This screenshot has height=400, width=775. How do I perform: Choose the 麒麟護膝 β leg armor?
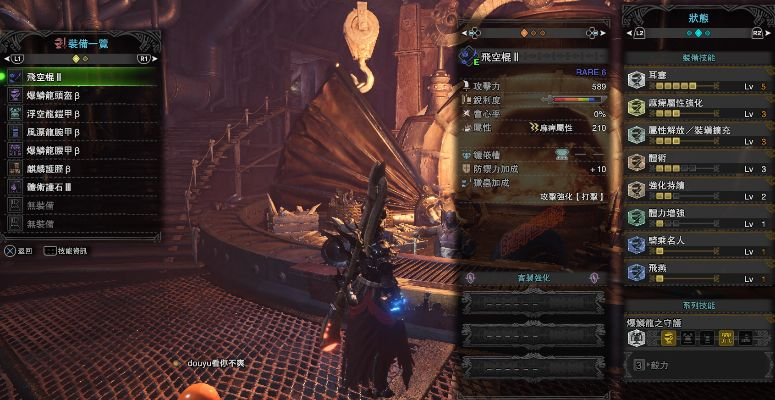pos(80,168)
